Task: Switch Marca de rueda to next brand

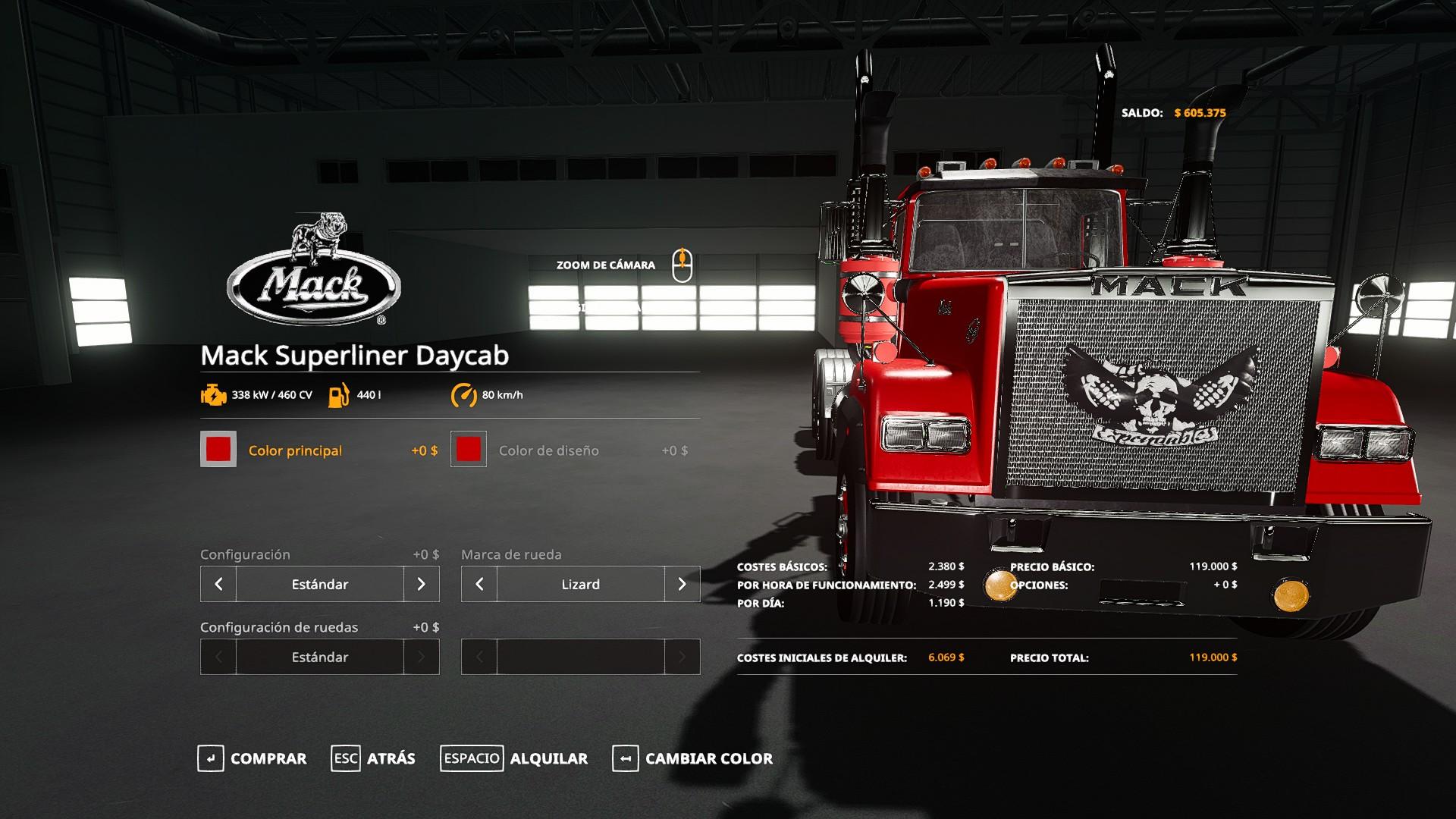Action: [x=682, y=584]
